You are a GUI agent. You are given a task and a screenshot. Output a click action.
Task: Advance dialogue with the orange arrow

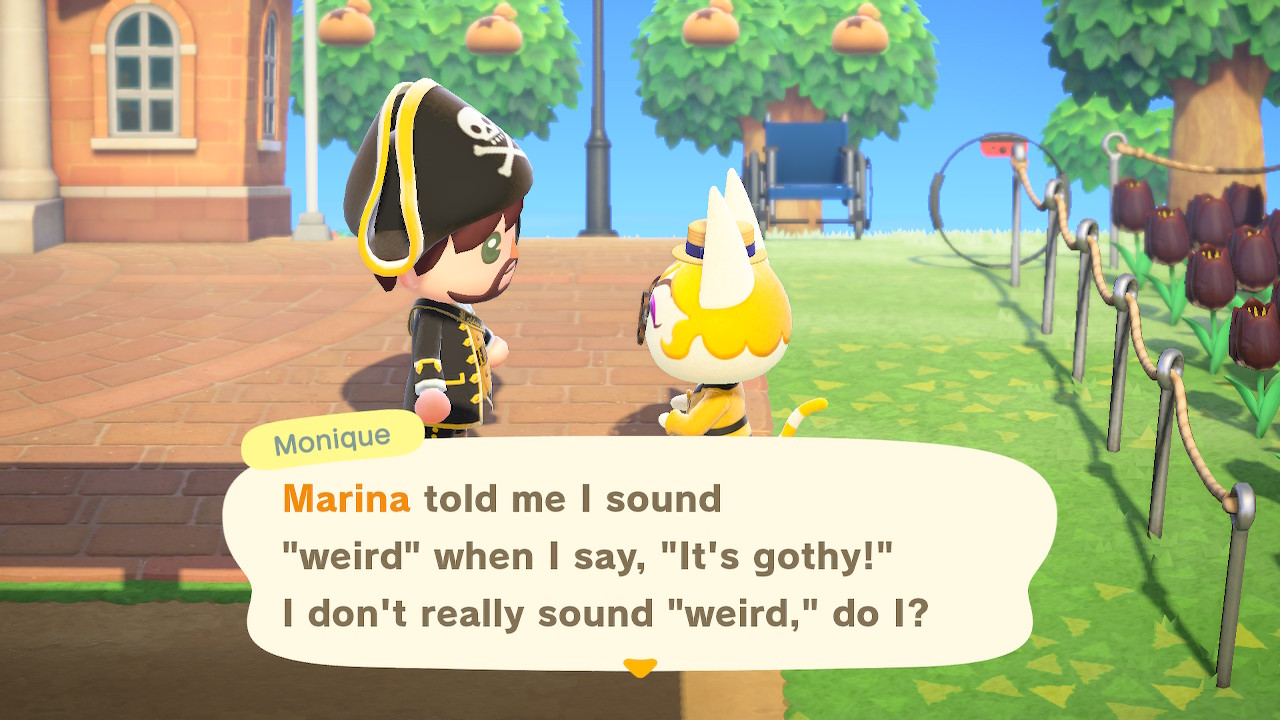tap(639, 666)
